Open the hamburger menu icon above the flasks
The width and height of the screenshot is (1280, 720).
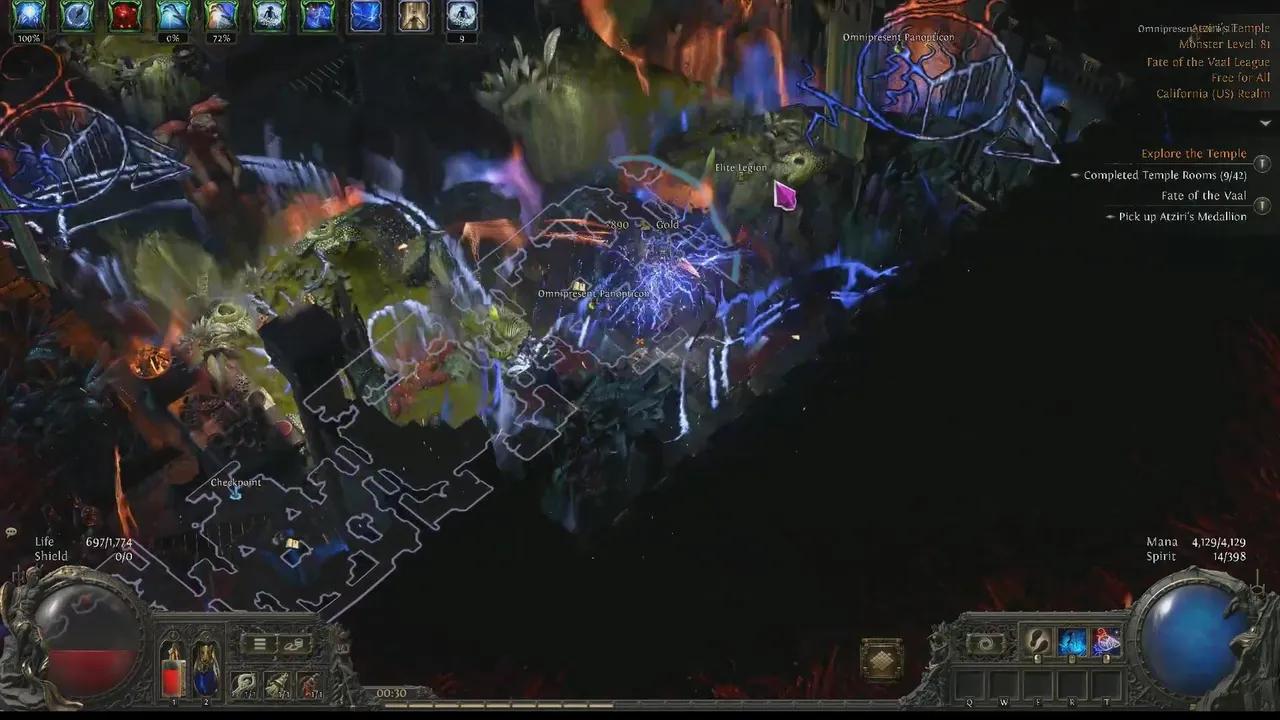point(258,643)
